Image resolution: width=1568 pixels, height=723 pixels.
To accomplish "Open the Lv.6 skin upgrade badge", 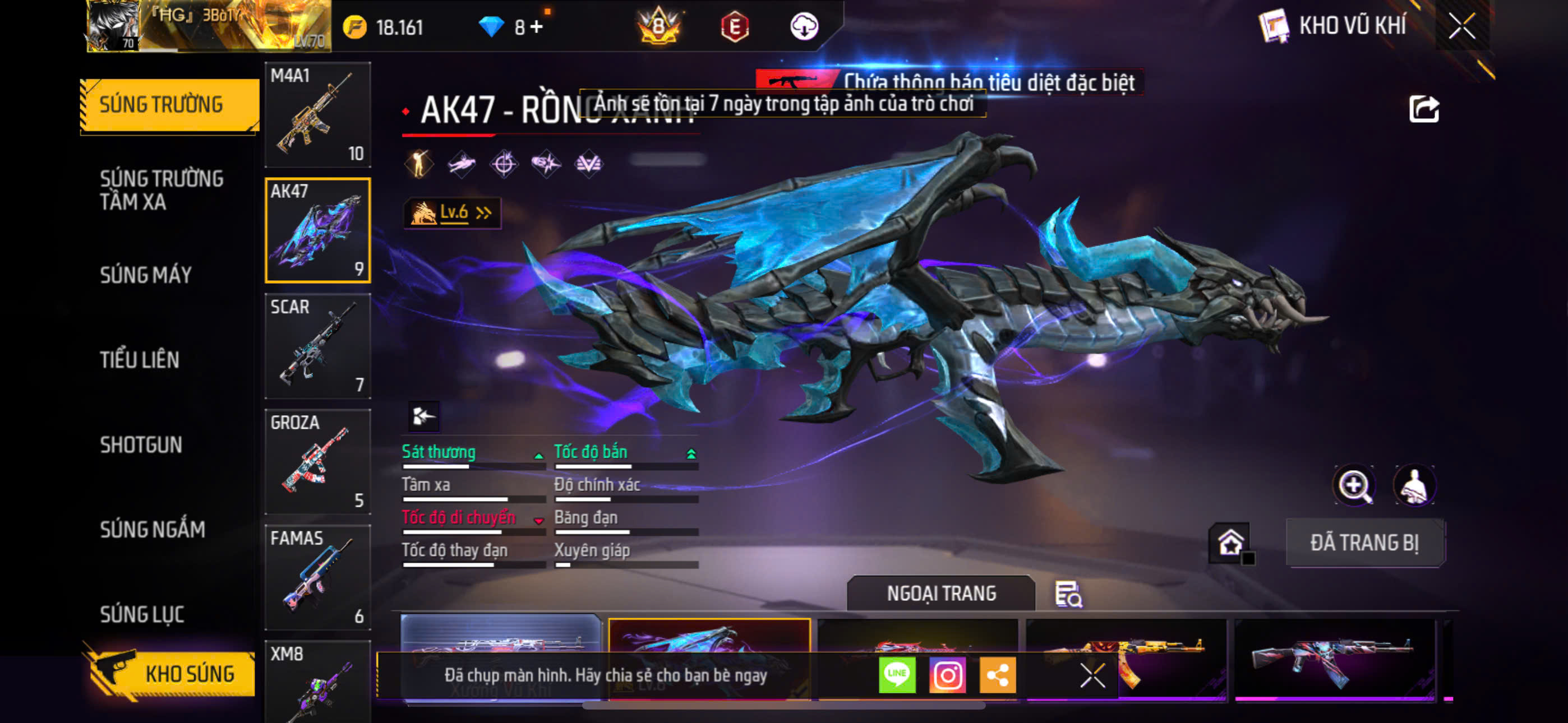I will 452,212.
